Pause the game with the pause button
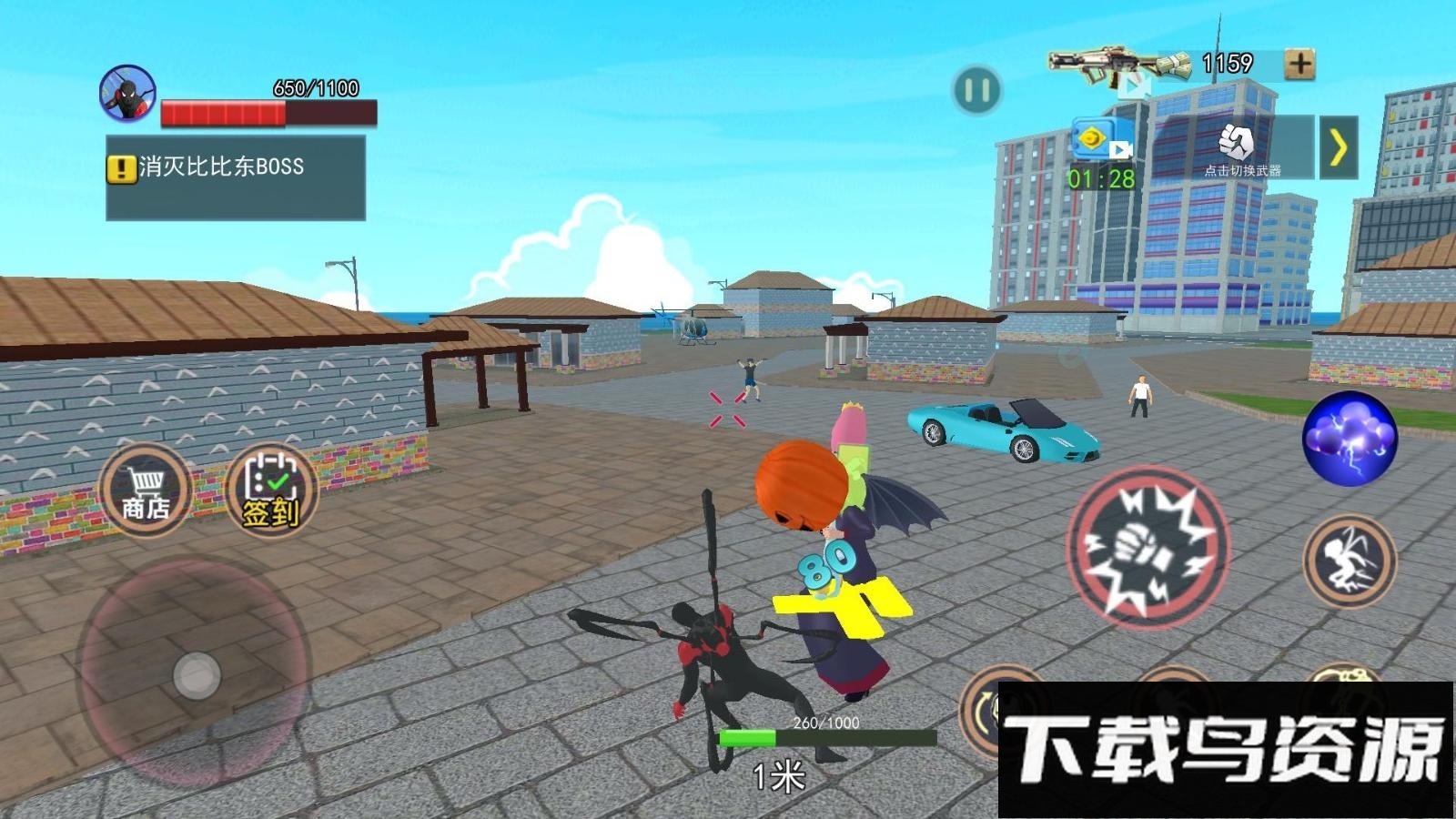Viewport: 1456px width, 819px height. [976, 90]
